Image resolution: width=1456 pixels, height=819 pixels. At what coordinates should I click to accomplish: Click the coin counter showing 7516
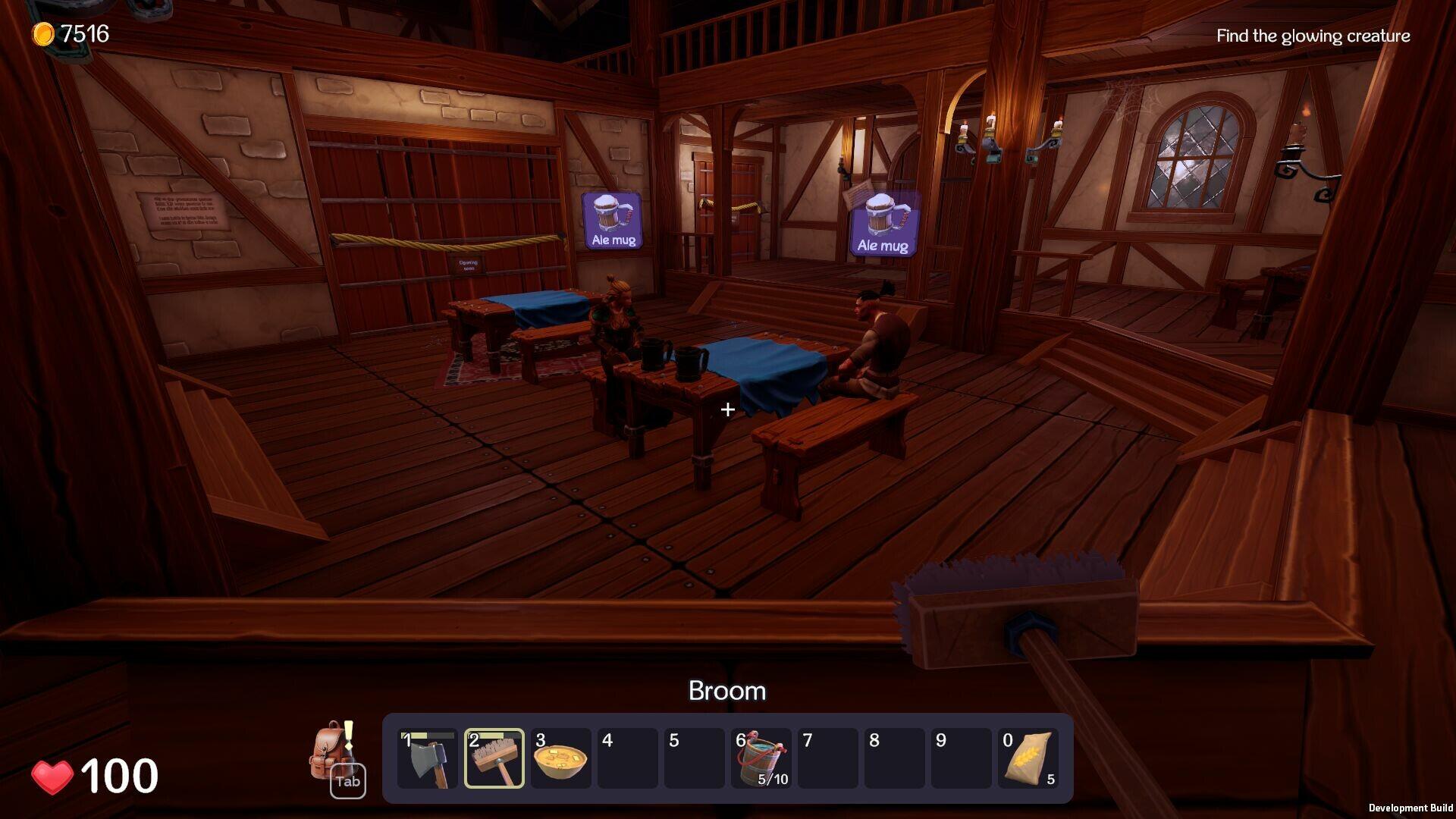[x=72, y=33]
